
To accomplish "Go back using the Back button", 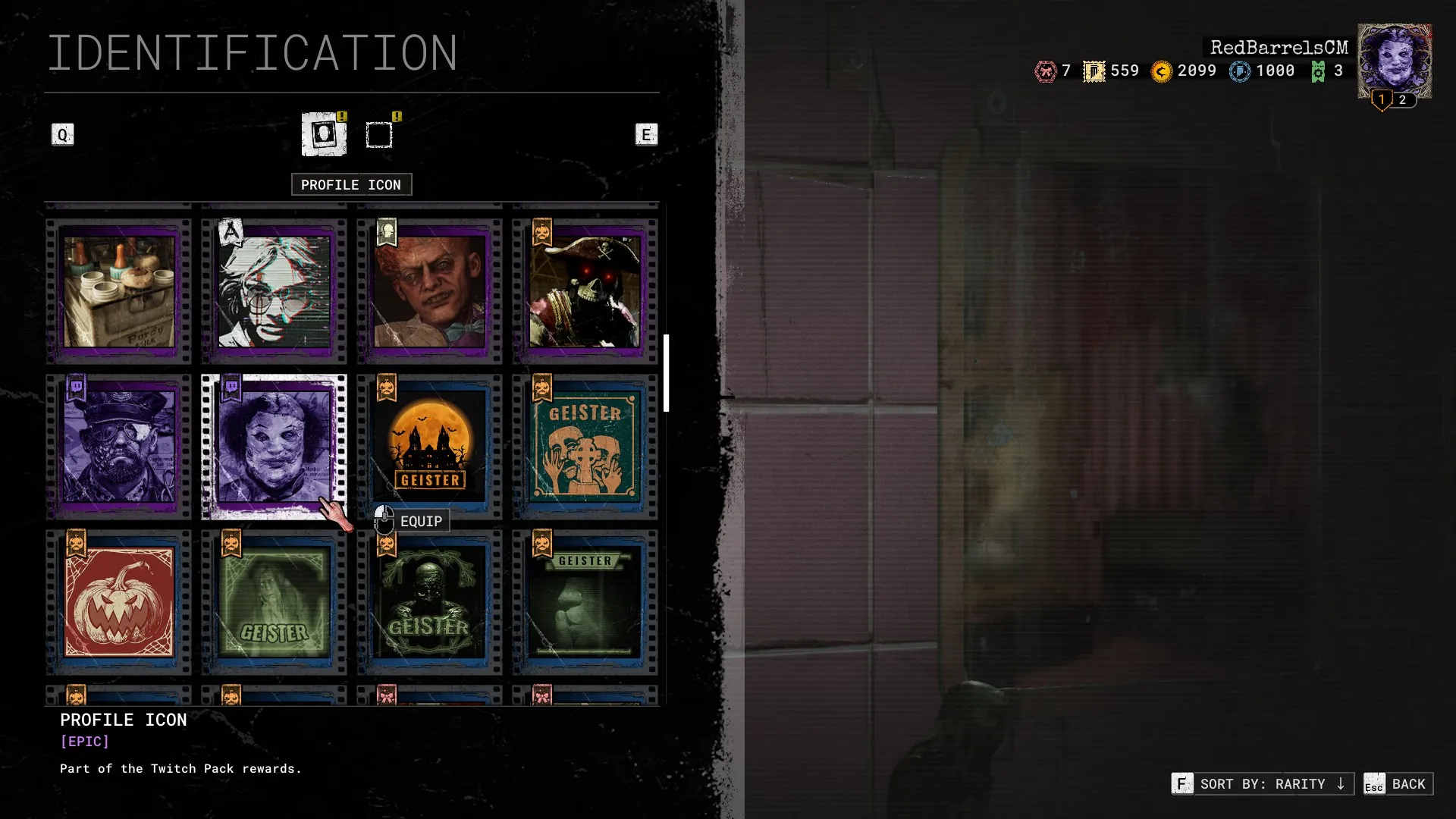I will pyautogui.click(x=1398, y=783).
